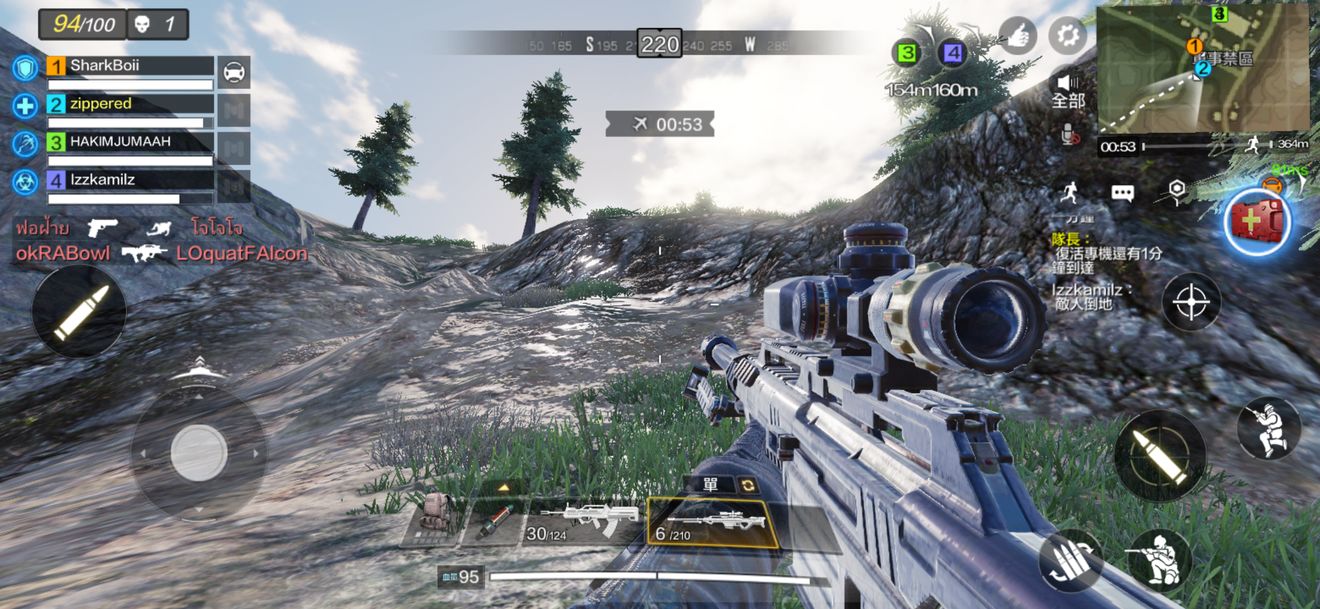This screenshot has height=609, width=1320.
Task: Fire using the left bullet button
Action: click(79, 311)
